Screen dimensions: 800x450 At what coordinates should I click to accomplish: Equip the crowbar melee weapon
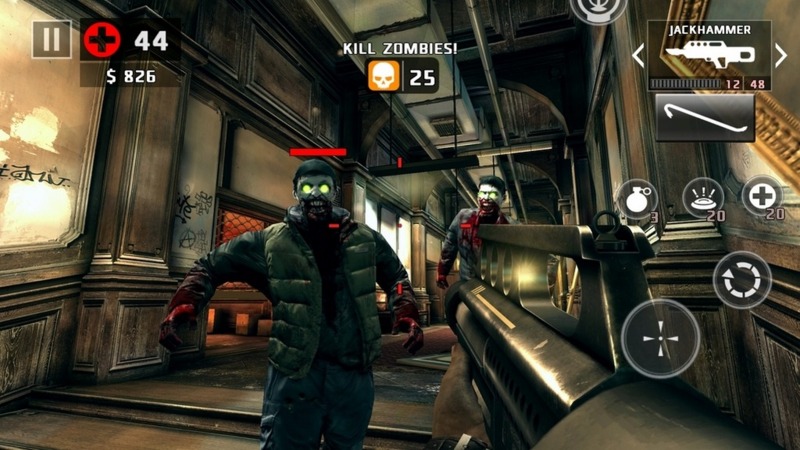(704, 116)
